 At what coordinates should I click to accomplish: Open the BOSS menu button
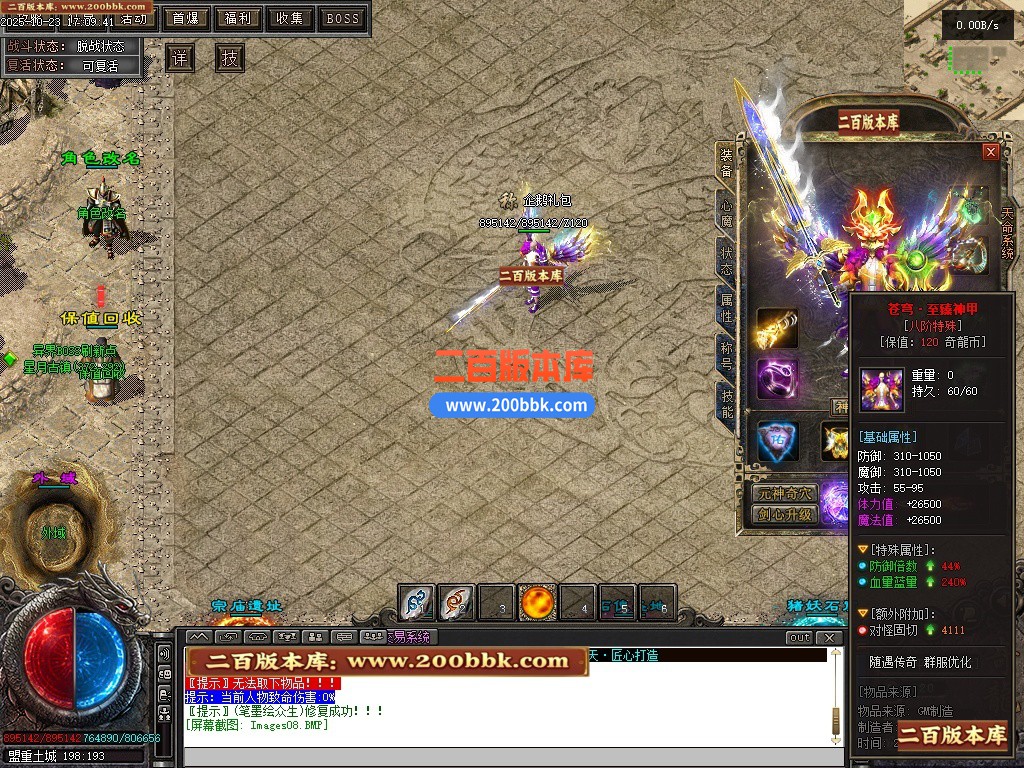click(x=343, y=18)
